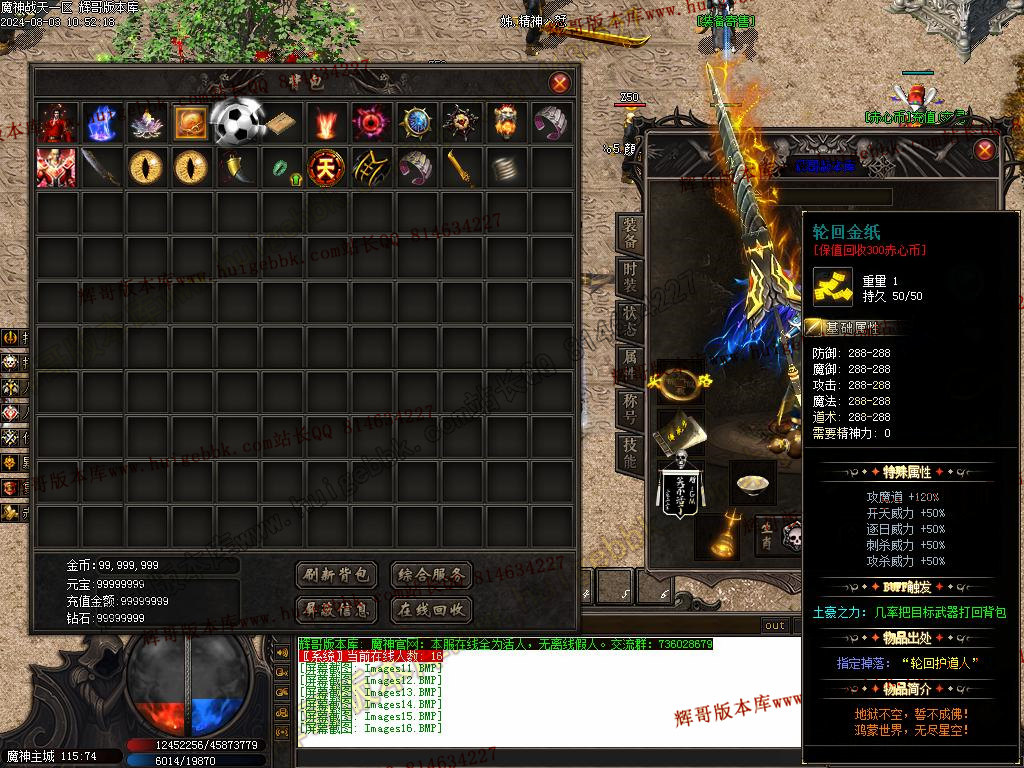
Task: Select the red 天 emblem item
Action: (x=326, y=167)
